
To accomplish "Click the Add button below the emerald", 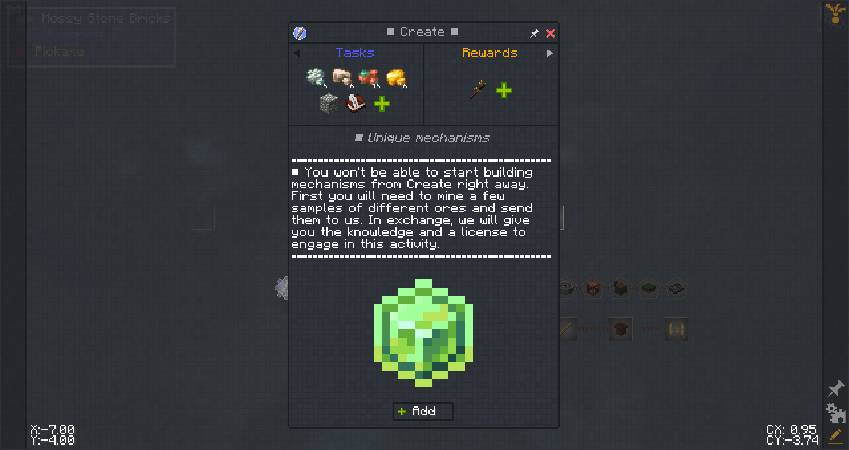I will point(424,411).
